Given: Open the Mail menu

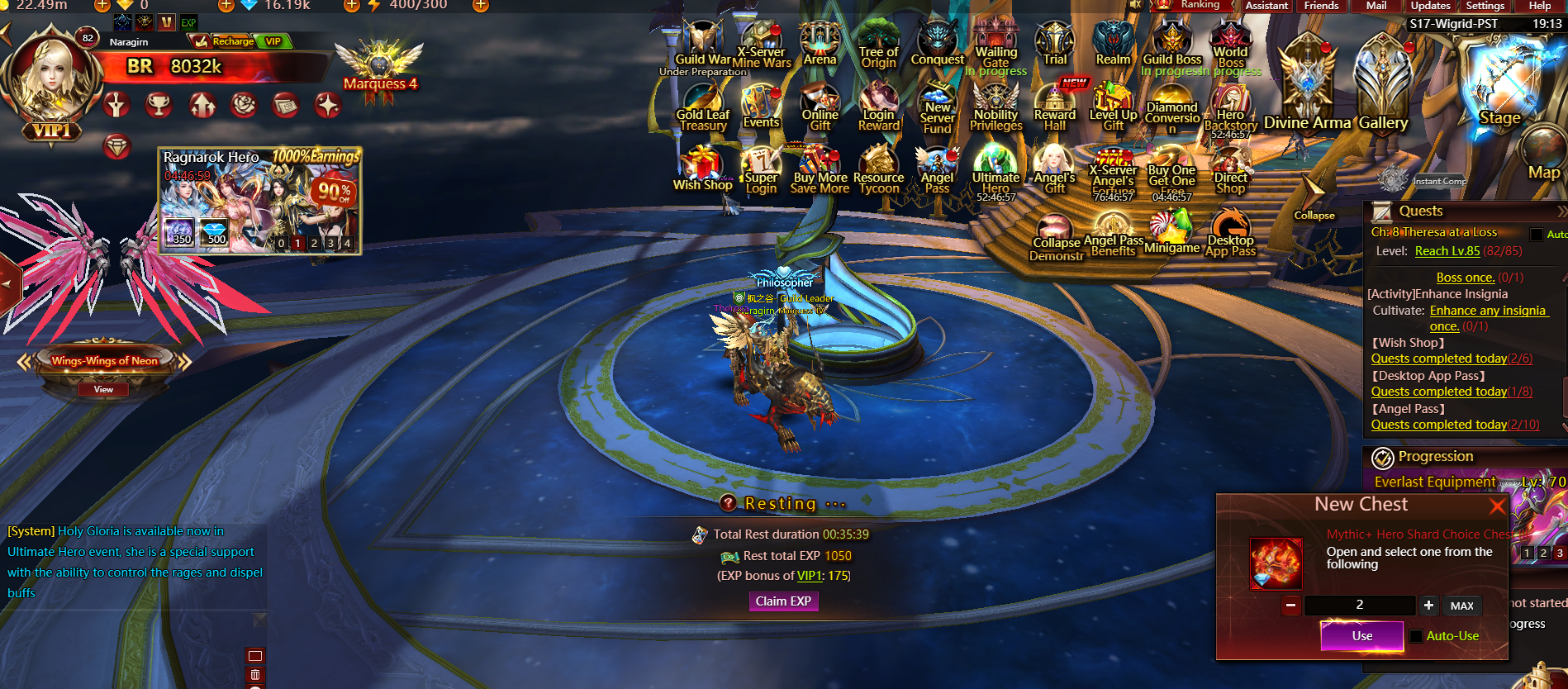Looking at the screenshot, I should tap(1376, 6).
